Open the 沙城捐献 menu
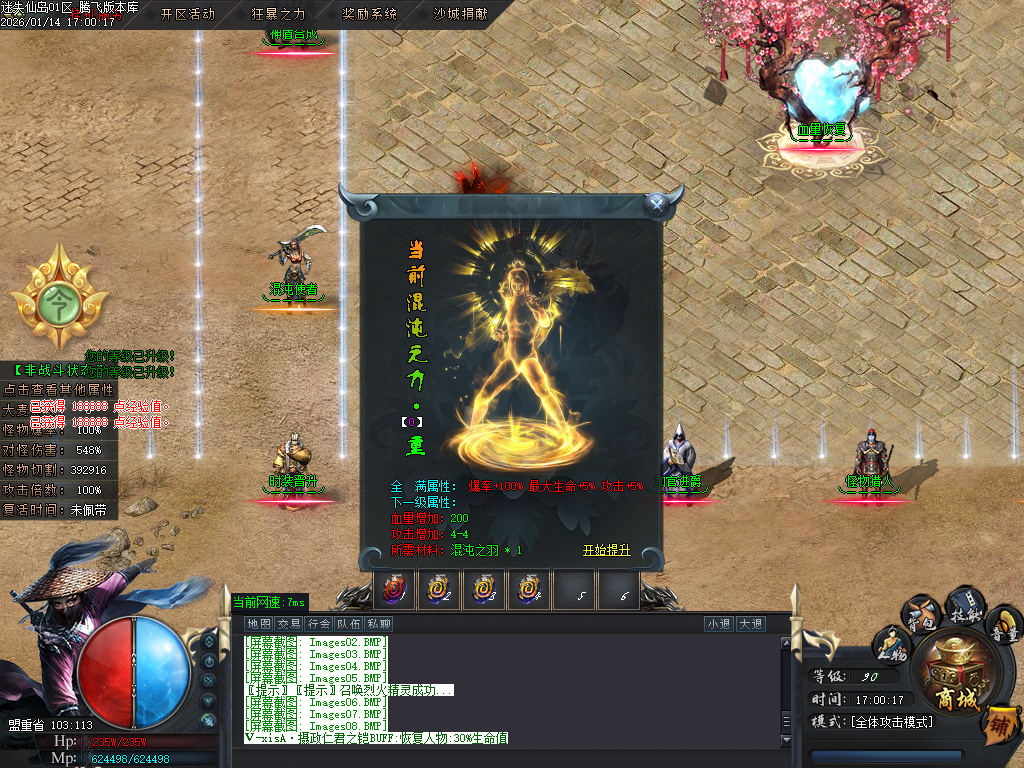Viewport: 1024px width, 768px height. [x=460, y=14]
